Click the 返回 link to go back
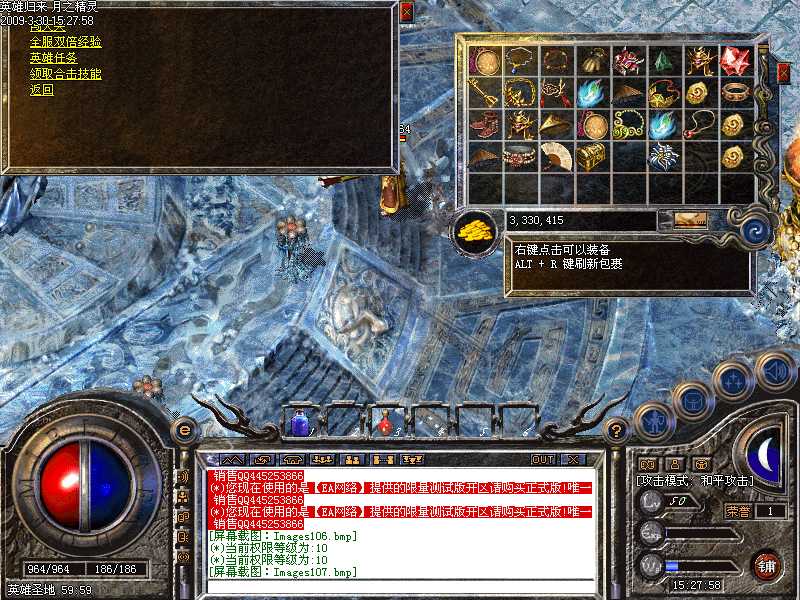The height and width of the screenshot is (600, 800). pos(41,90)
